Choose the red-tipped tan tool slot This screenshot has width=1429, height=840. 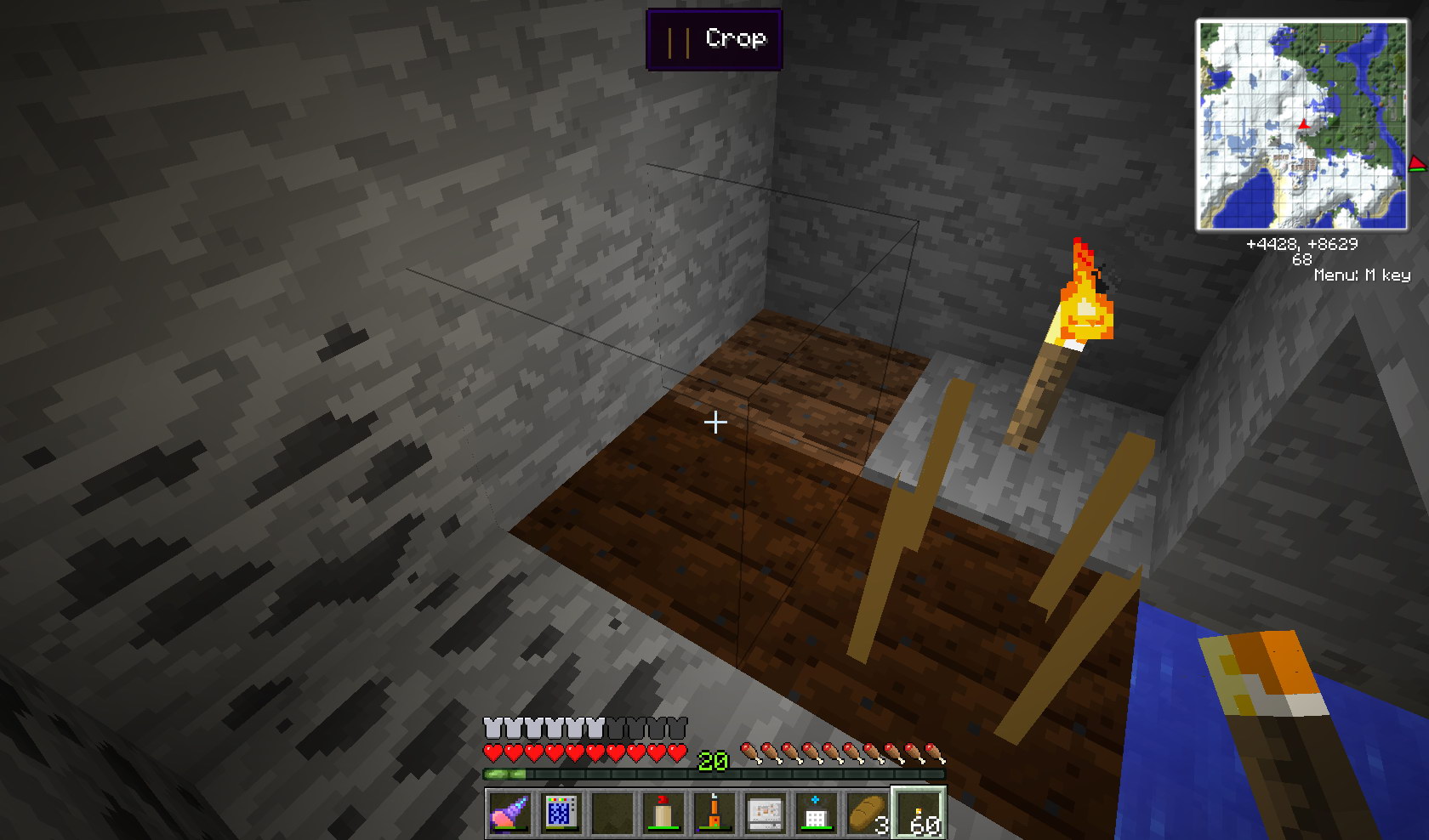pyautogui.click(x=663, y=813)
